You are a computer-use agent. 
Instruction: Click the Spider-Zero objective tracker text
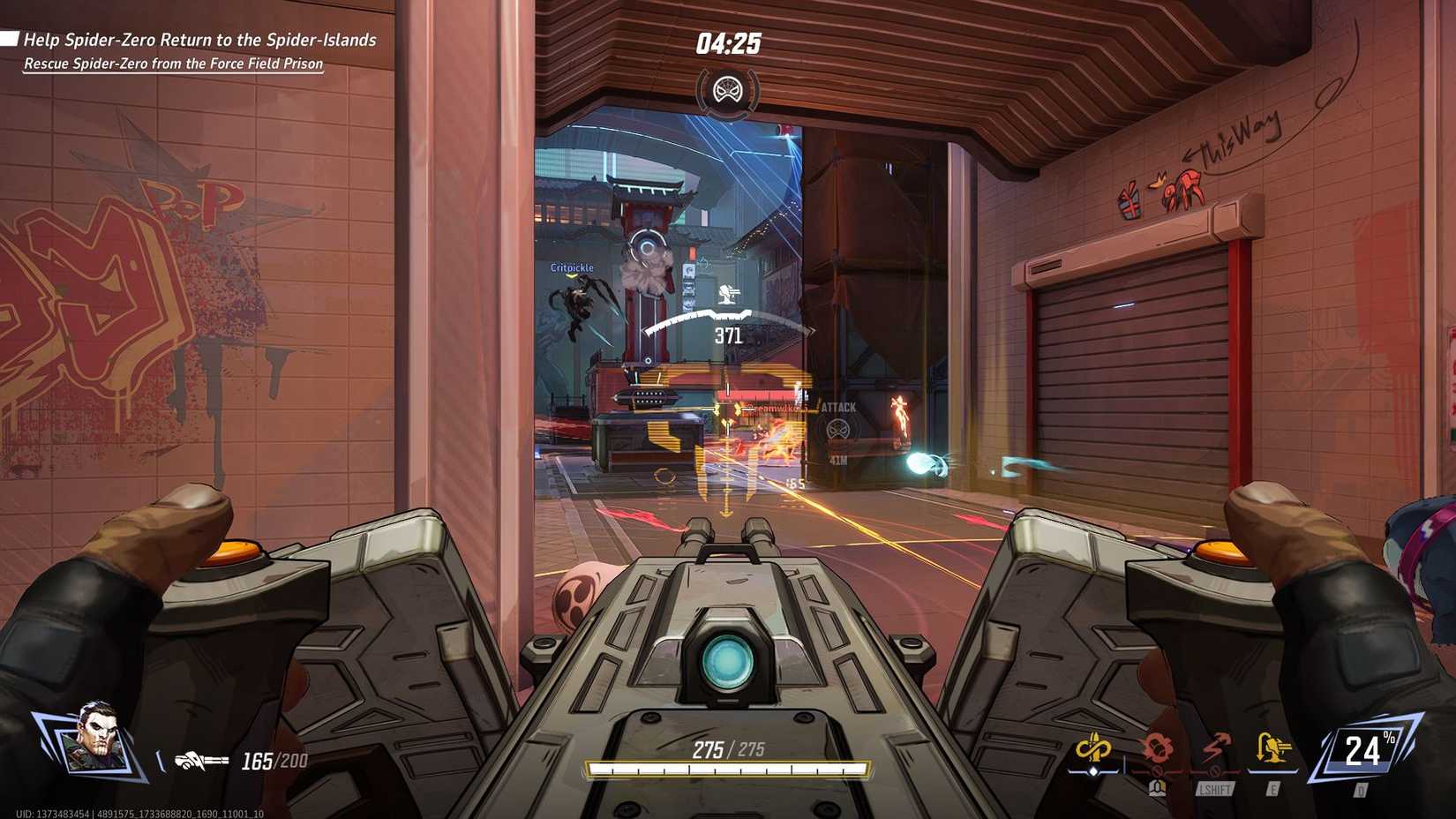[x=199, y=41]
